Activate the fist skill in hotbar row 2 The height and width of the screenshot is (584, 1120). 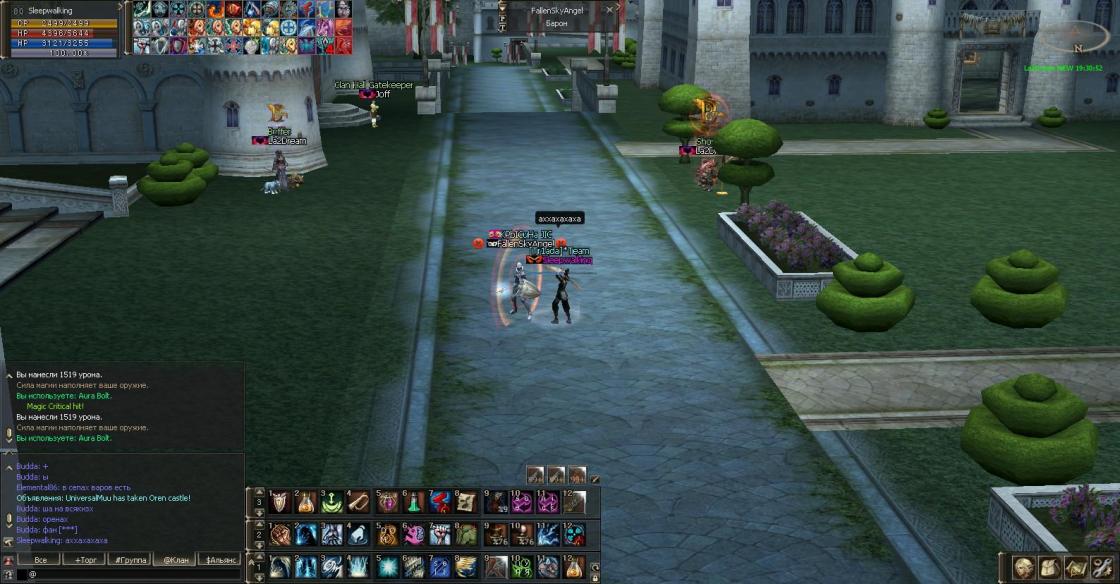pos(279,535)
